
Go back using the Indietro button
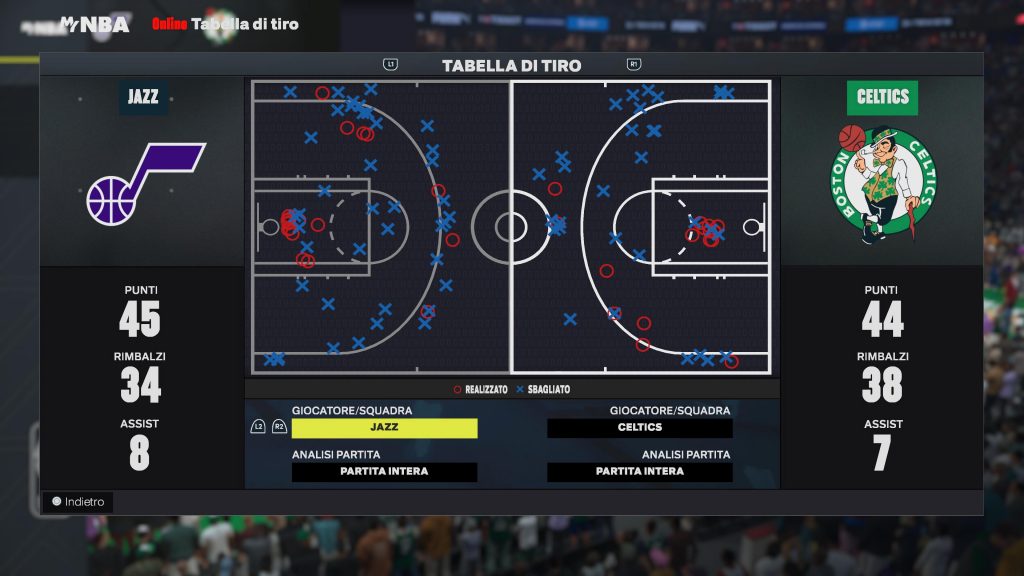78,502
